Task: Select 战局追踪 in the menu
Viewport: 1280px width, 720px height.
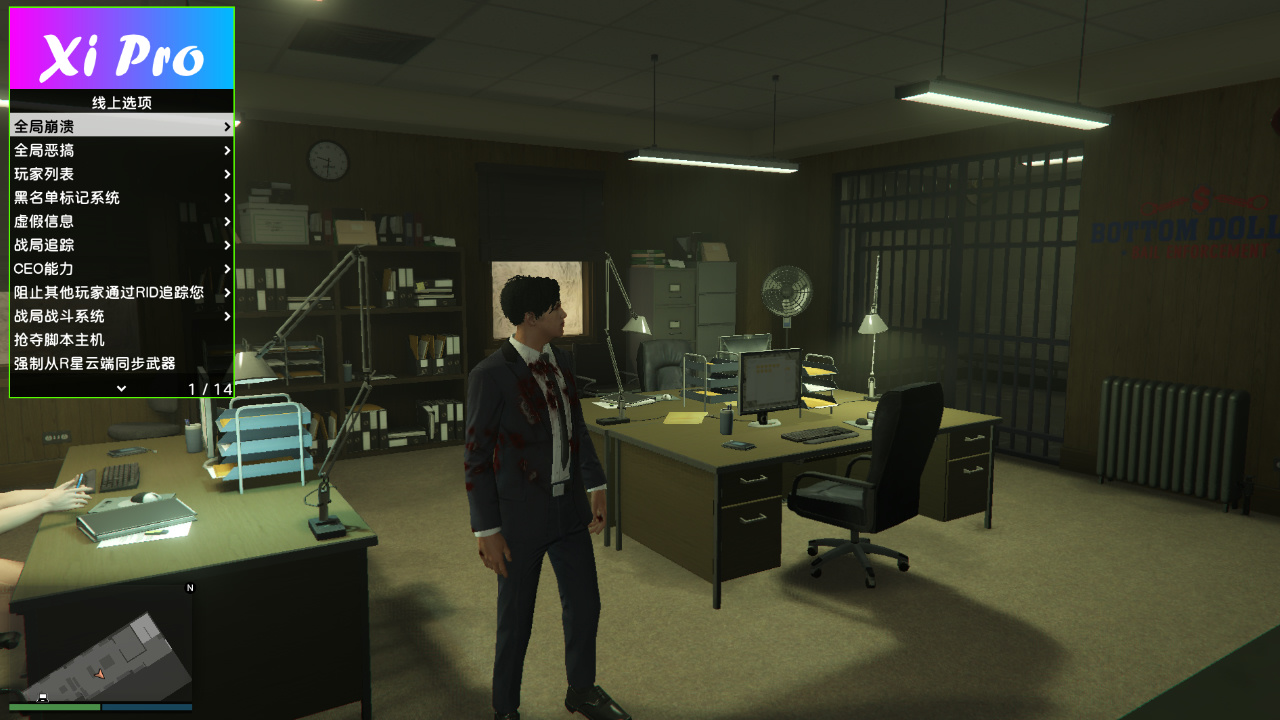Action: point(121,245)
